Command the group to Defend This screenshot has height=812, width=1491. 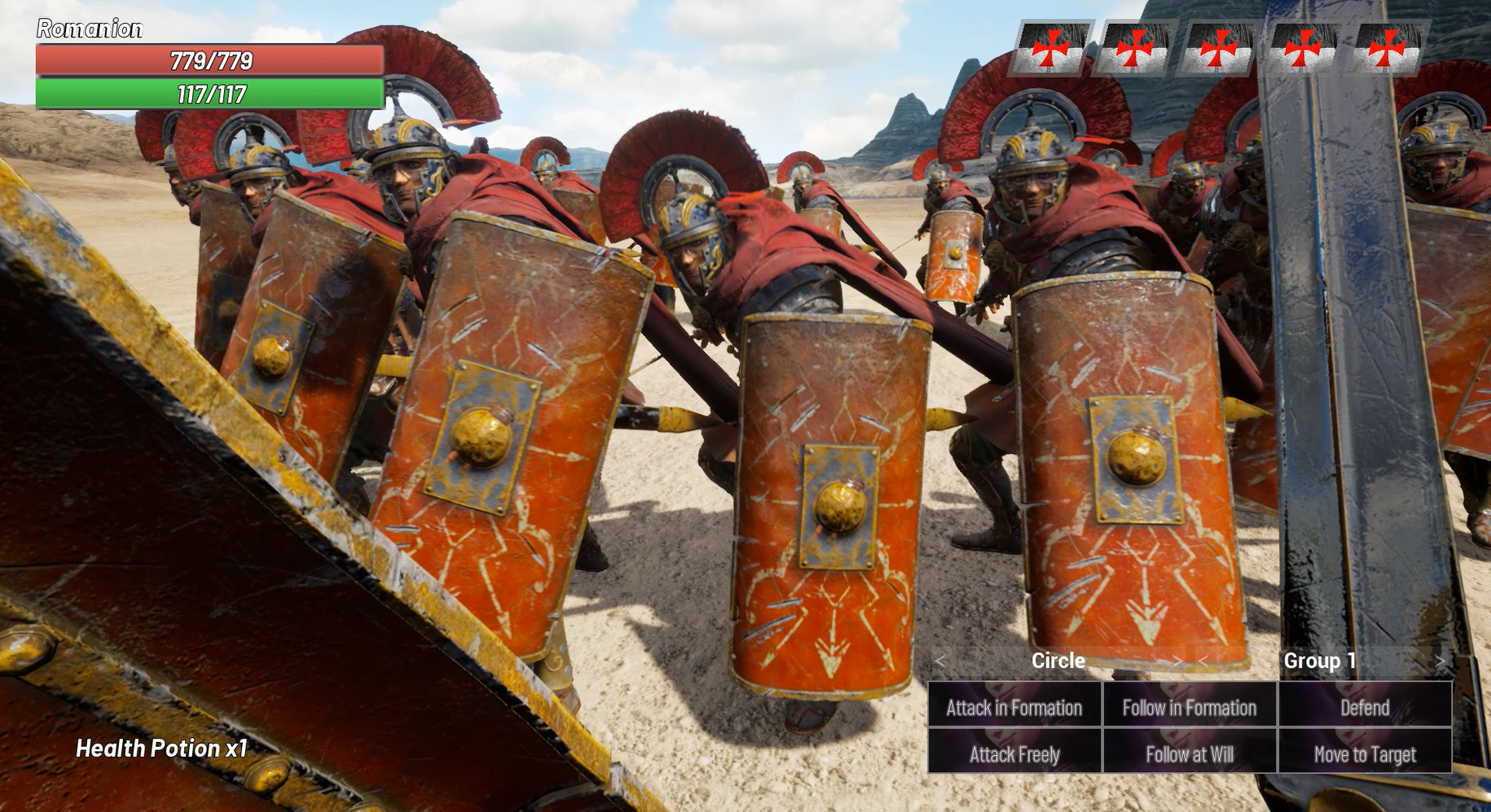click(x=1364, y=708)
